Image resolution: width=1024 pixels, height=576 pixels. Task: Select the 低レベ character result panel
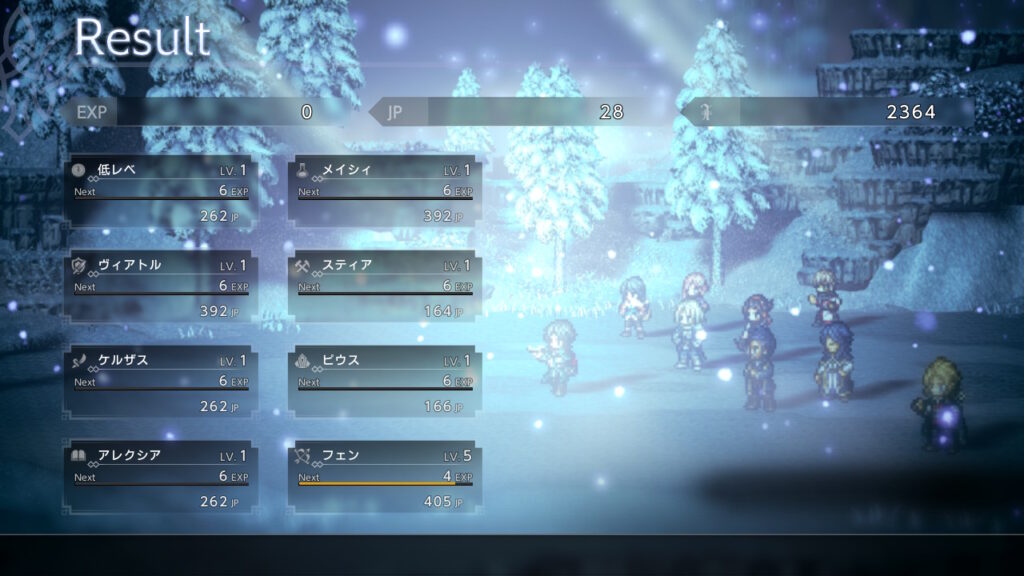point(160,190)
